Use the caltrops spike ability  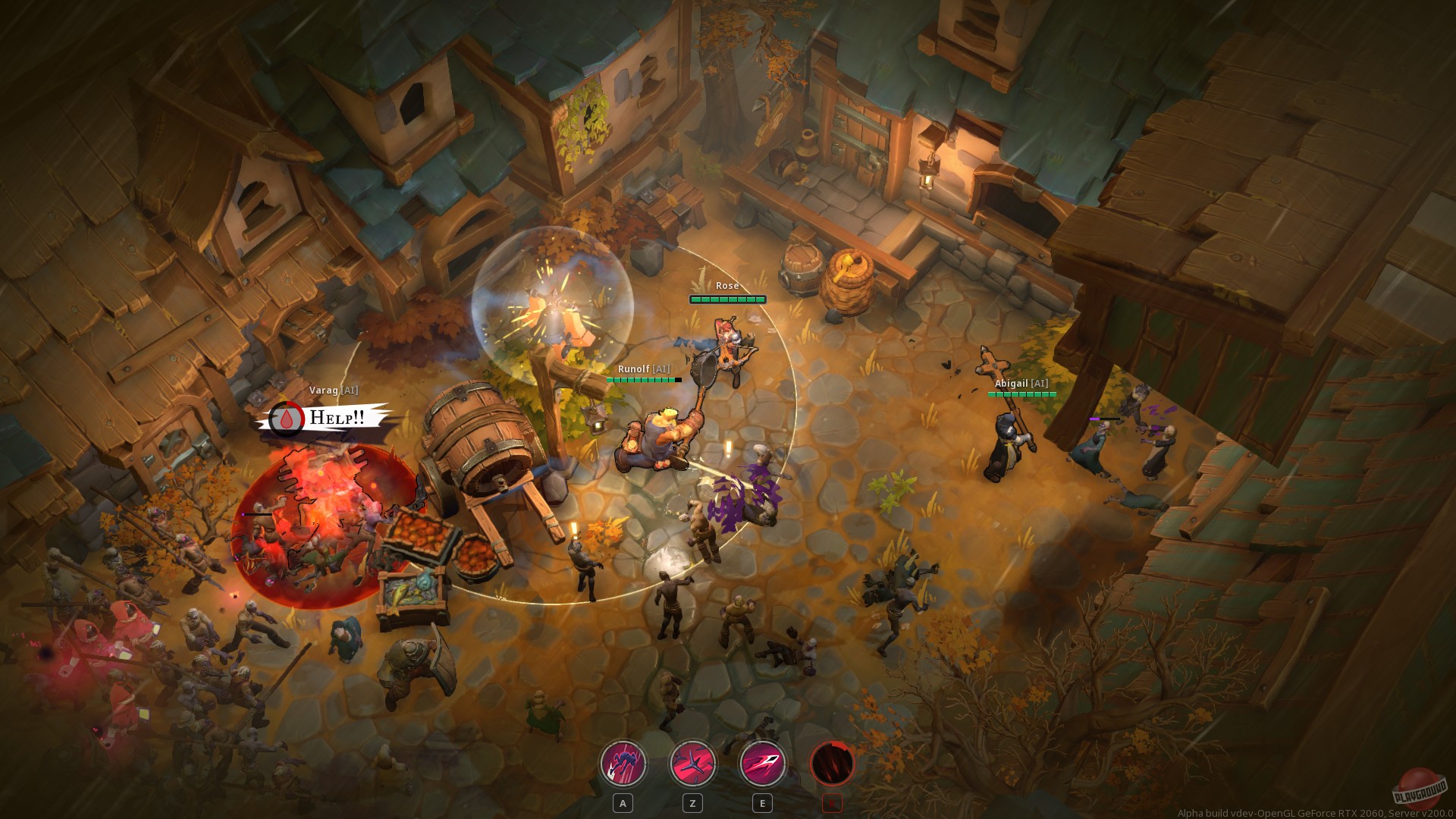coord(692,764)
